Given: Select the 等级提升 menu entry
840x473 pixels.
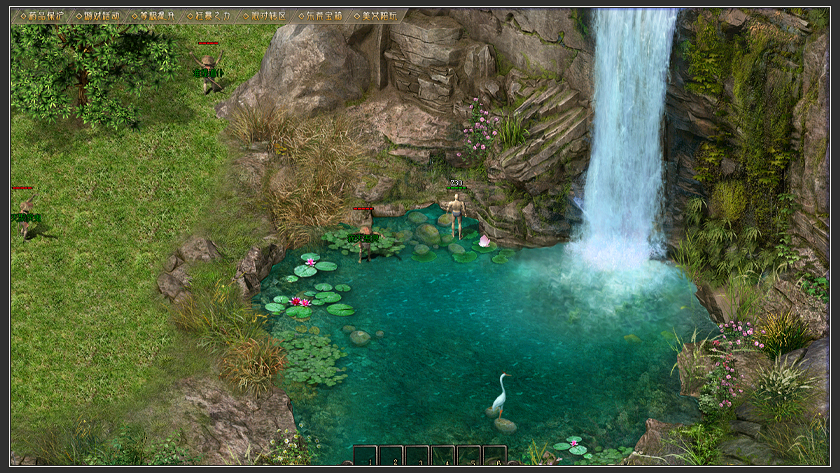Looking at the screenshot, I should (x=157, y=16).
